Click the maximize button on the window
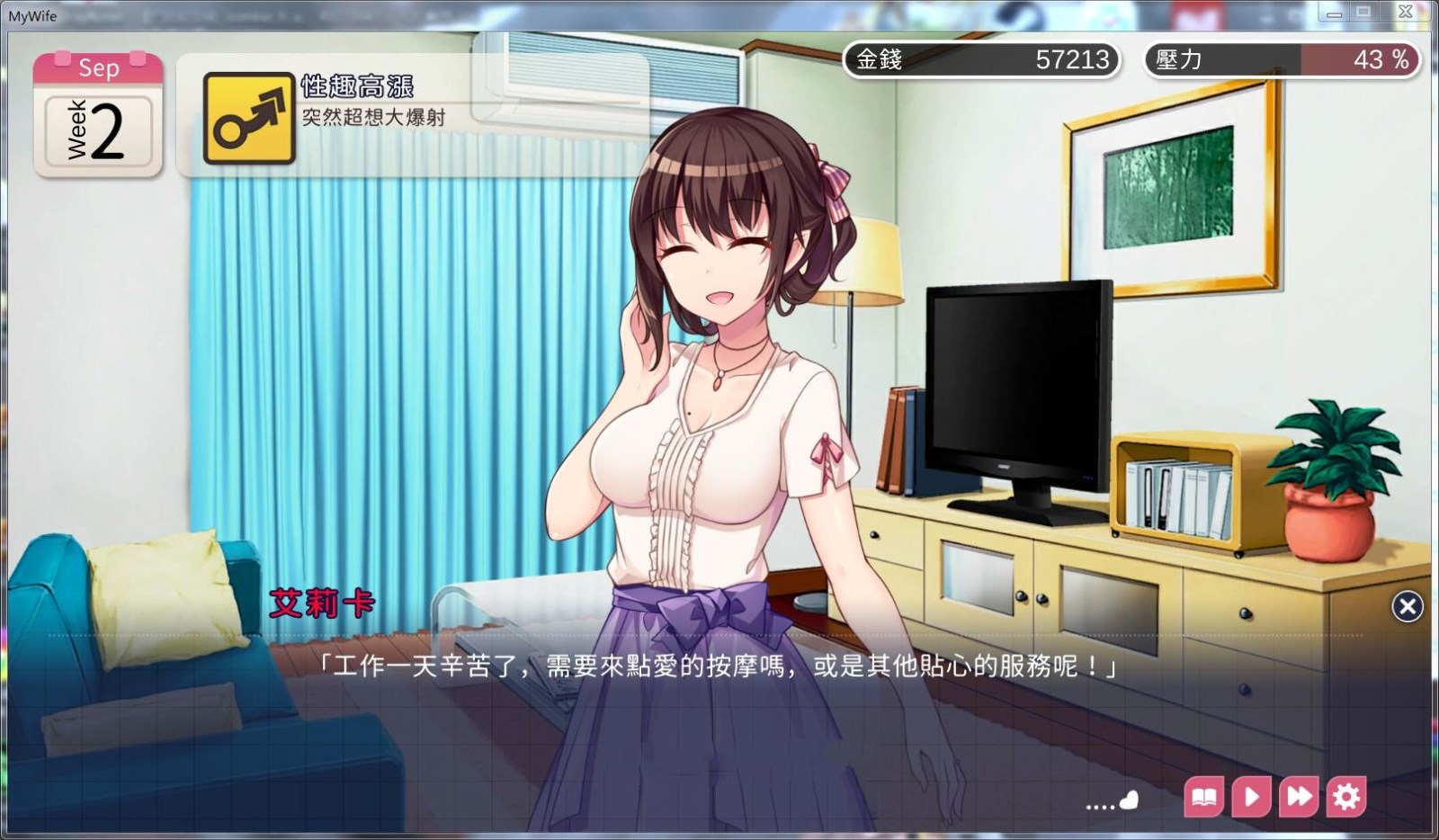The image size is (1439, 840). 1362,12
